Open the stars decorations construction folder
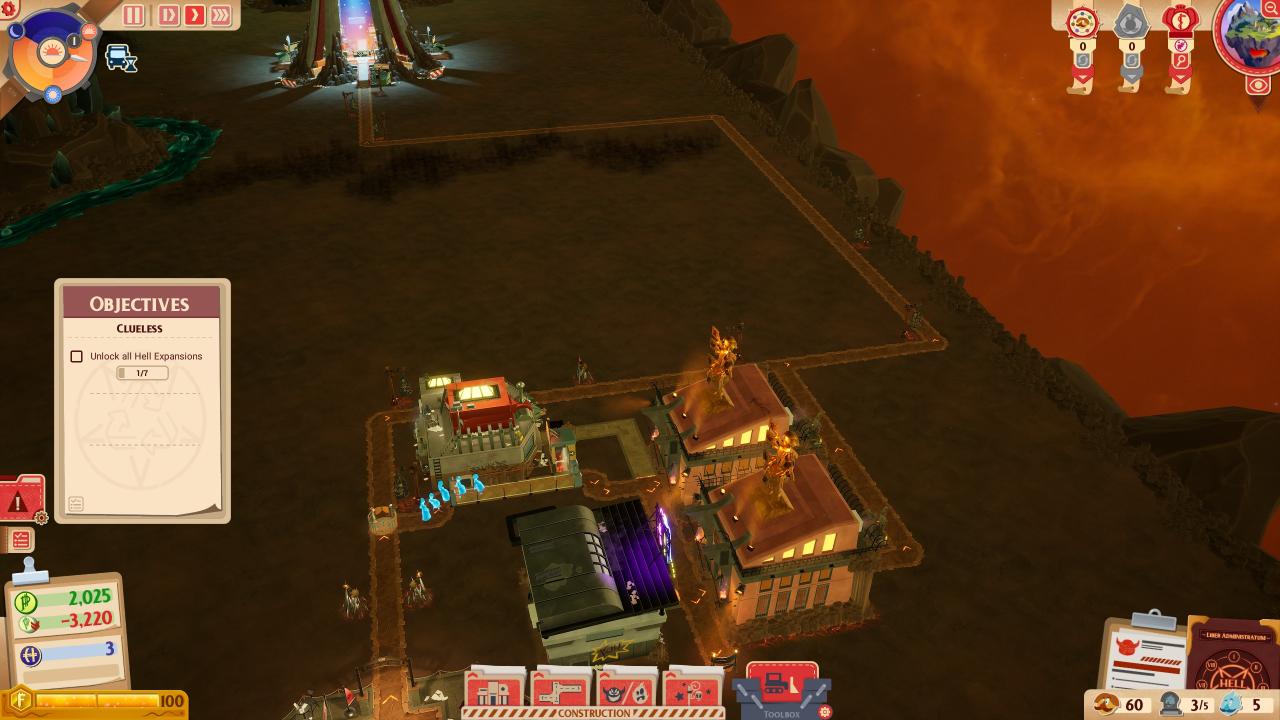This screenshot has width=1280, height=720. tap(691, 691)
